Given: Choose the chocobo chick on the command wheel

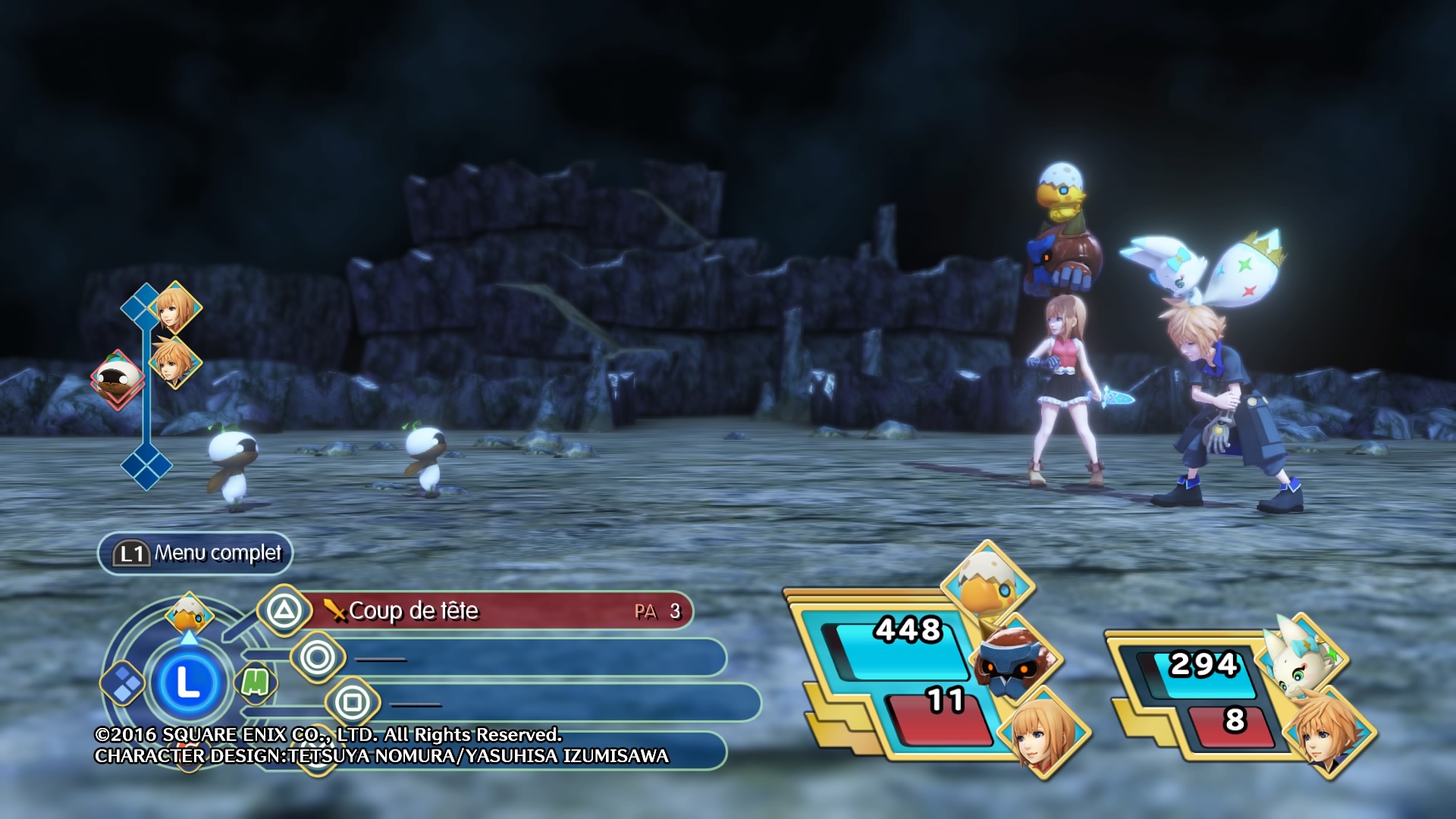Looking at the screenshot, I should 189,613.
